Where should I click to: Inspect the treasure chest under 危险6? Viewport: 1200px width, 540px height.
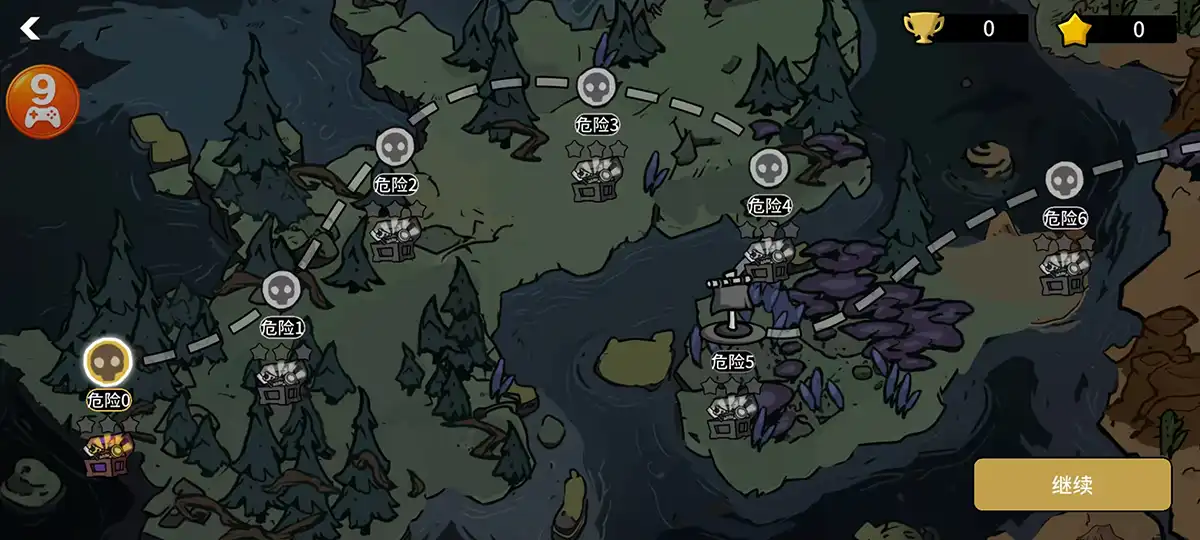point(1063,272)
